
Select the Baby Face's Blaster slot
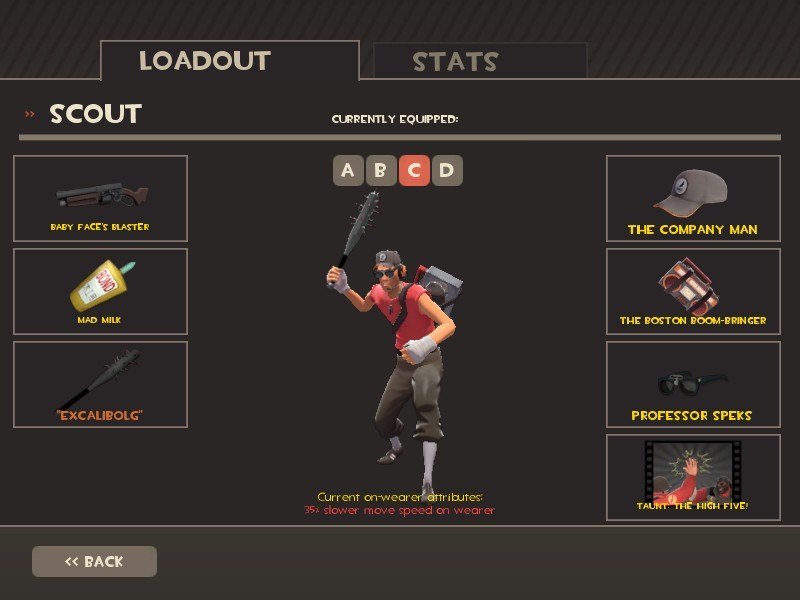(x=100, y=198)
